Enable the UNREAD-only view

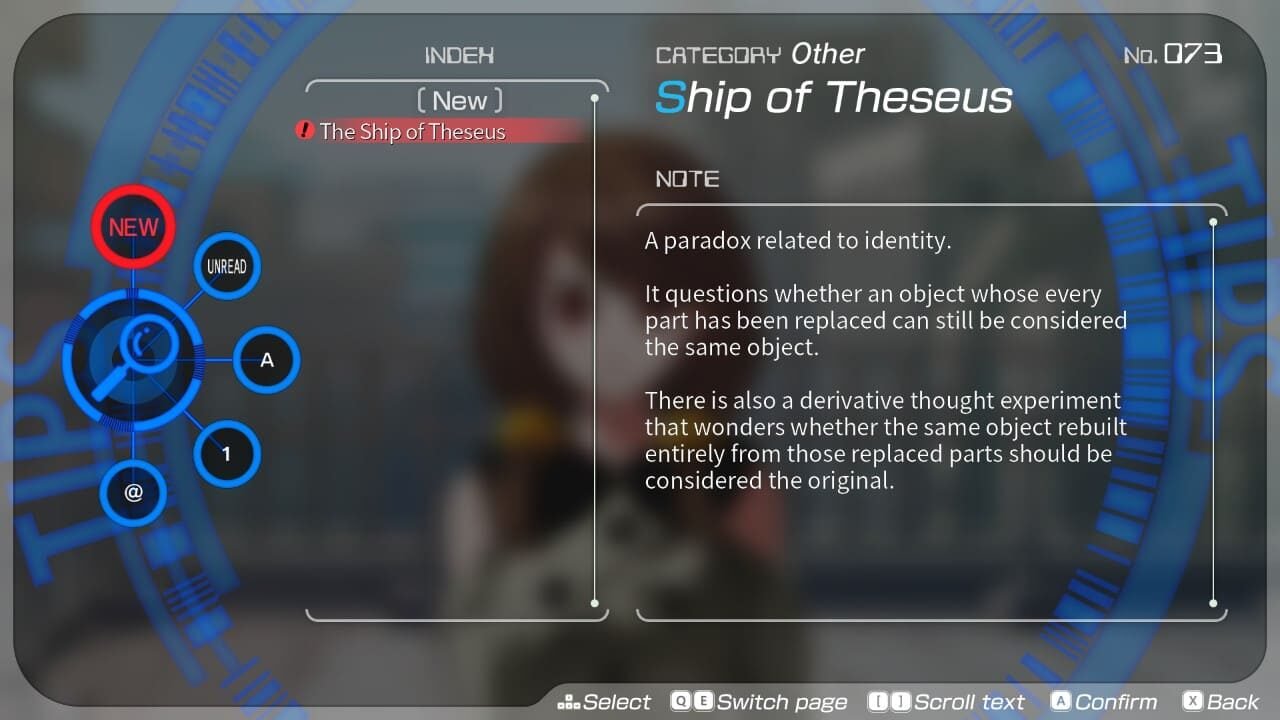click(227, 266)
